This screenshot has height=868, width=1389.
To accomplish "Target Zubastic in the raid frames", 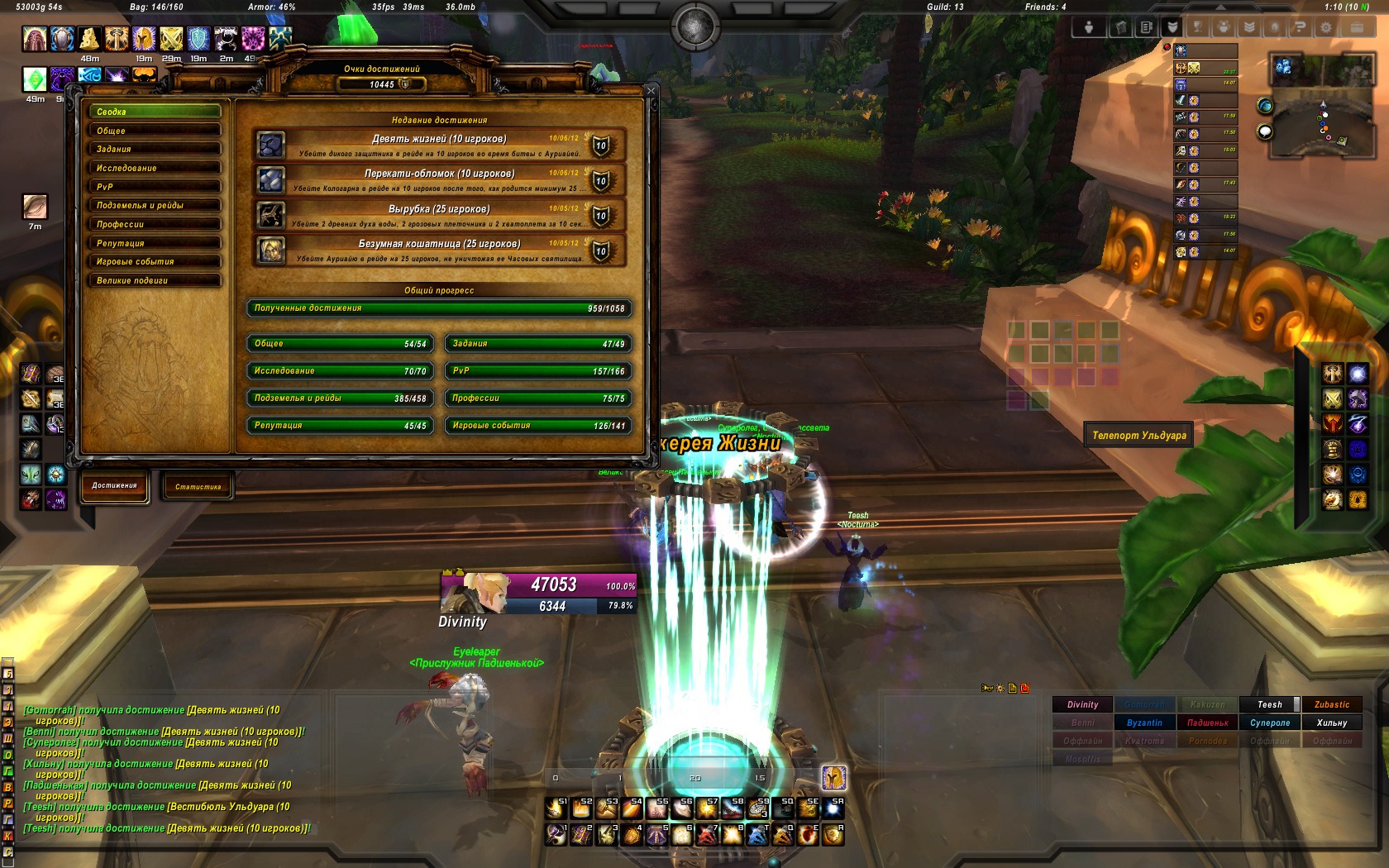I will click(x=1331, y=705).
